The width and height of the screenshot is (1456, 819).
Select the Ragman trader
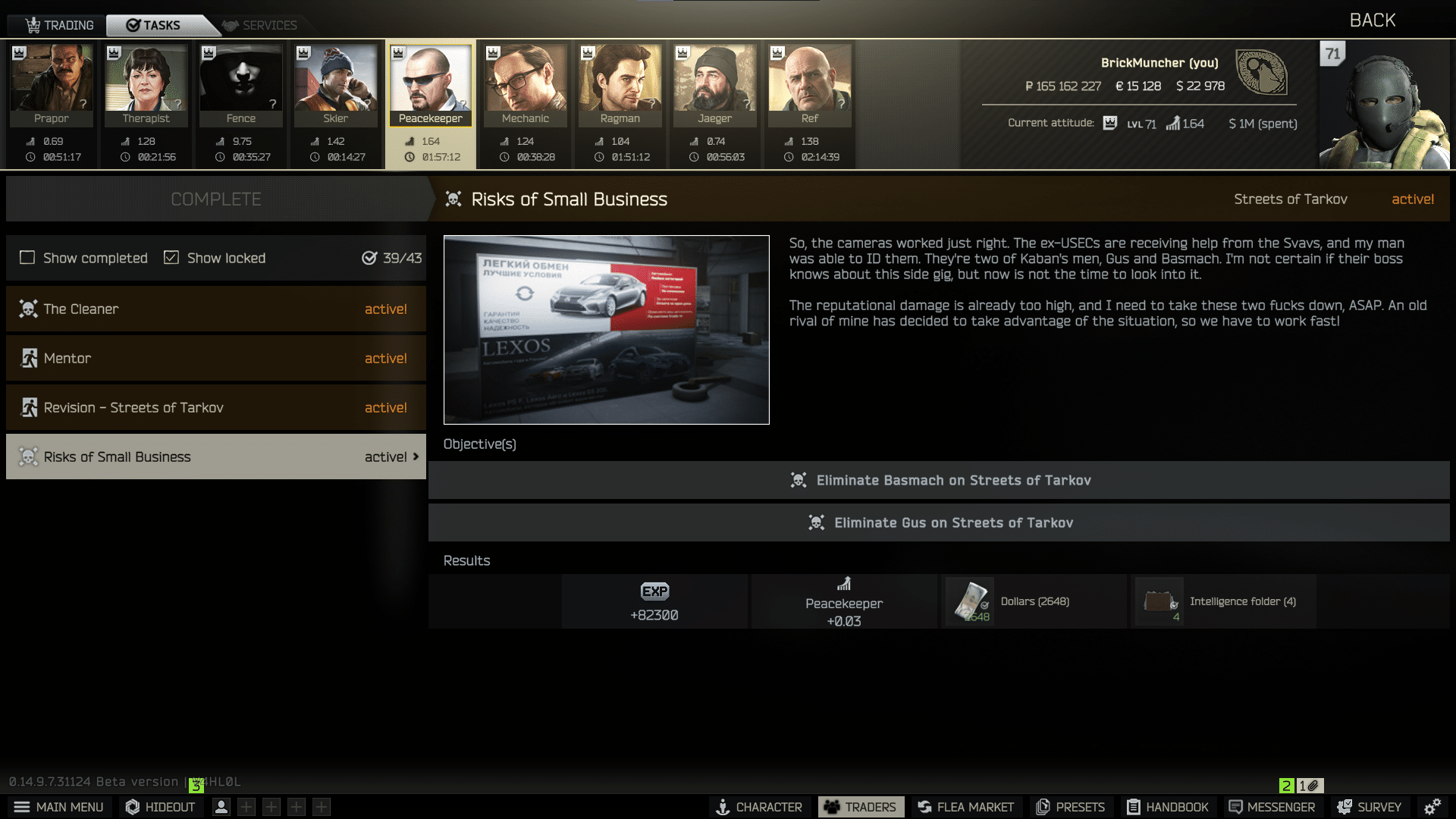click(x=620, y=83)
